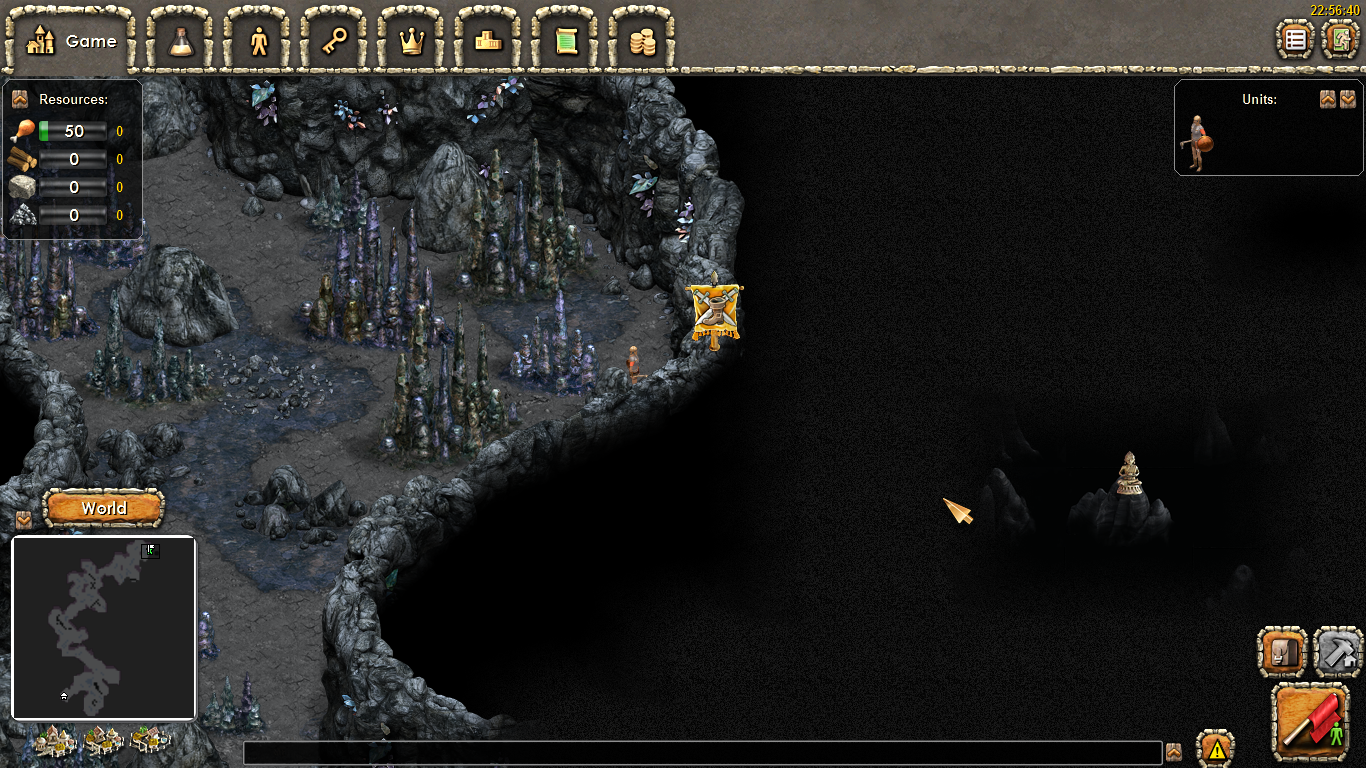Collapse the minimap with the arrow button
The height and width of the screenshot is (768, 1366).
pyautogui.click(x=24, y=520)
